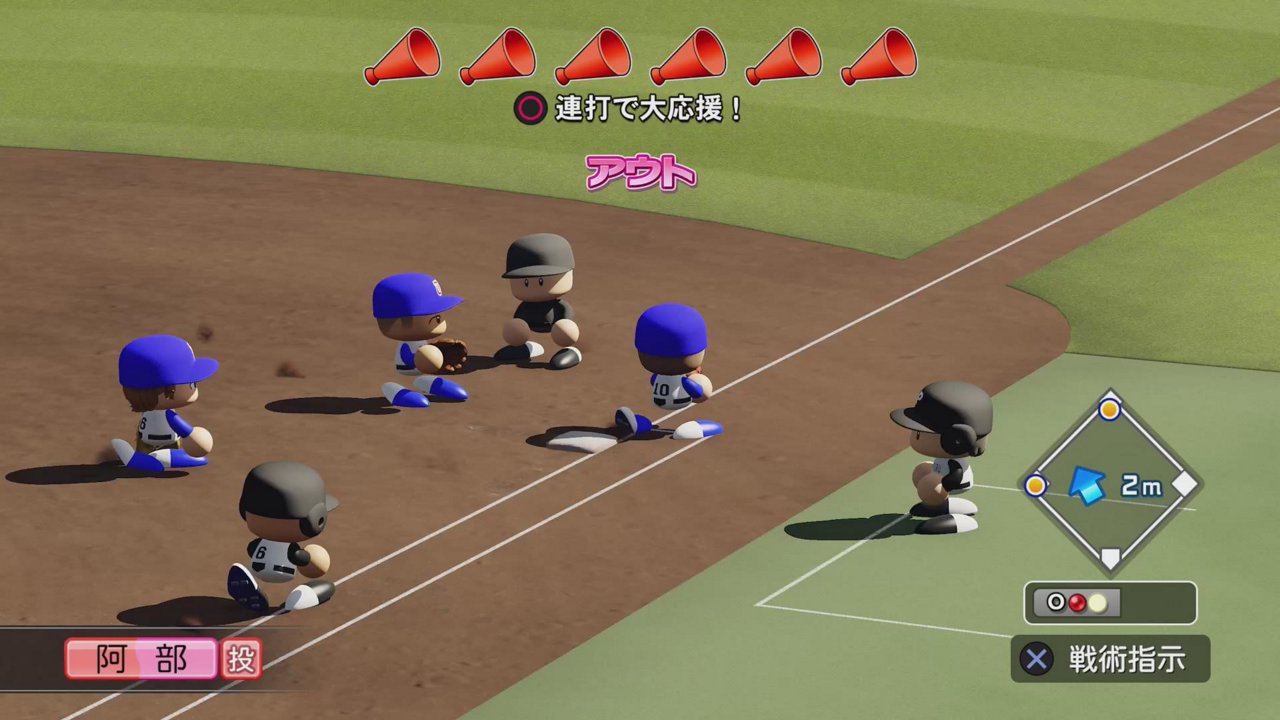
Task: Toggle the red count lamp in the indicator panel
Action: click(x=1079, y=601)
